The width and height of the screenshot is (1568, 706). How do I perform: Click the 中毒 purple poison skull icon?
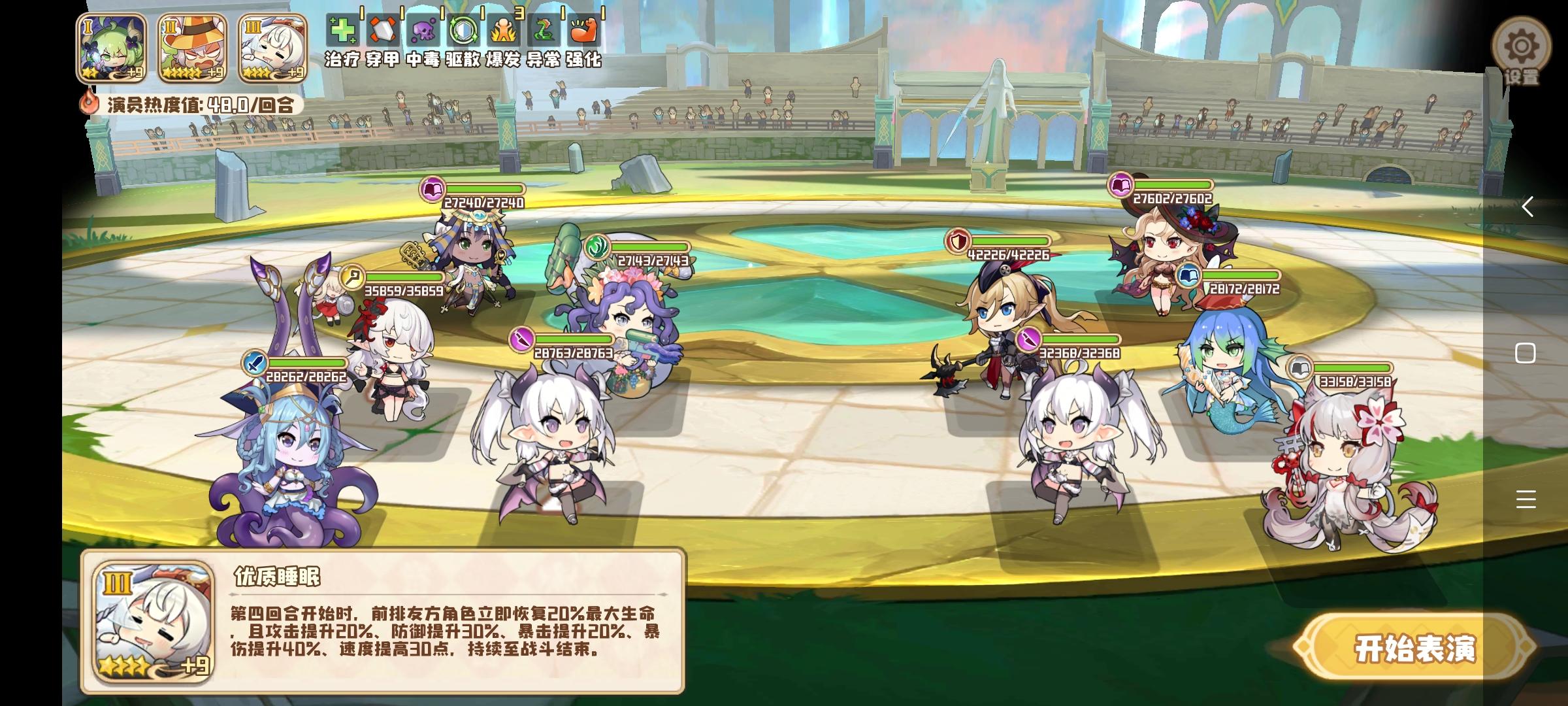(x=423, y=29)
